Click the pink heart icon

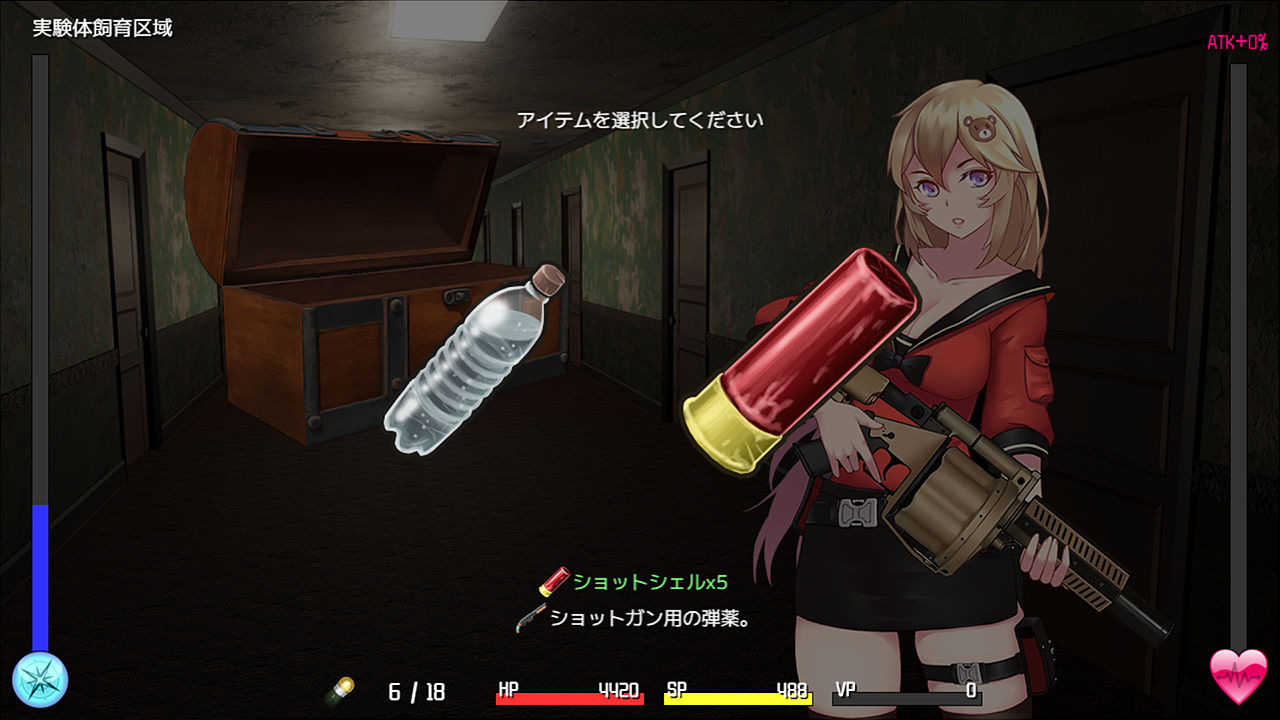pos(1238,676)
